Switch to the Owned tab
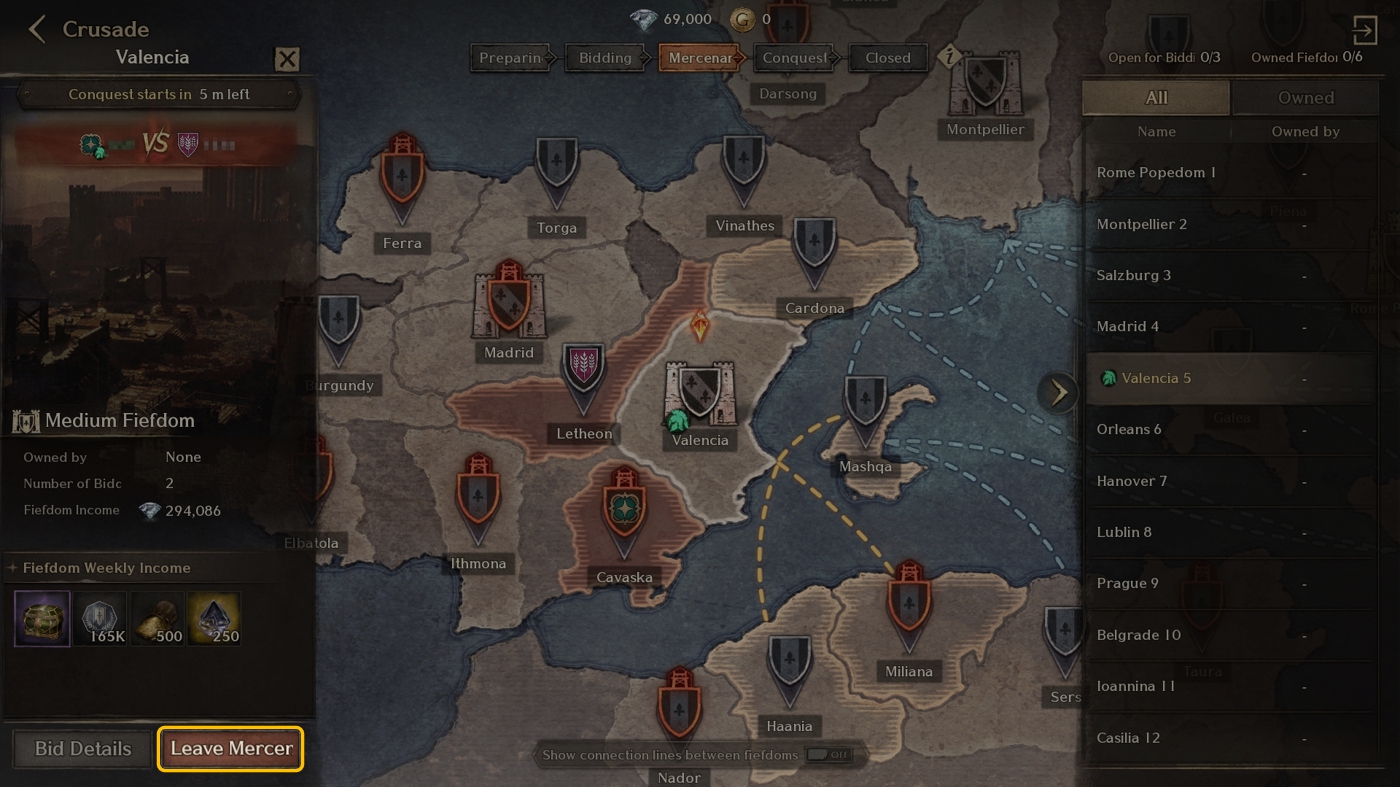Image resolution: width=1400 pixels, height=787 pixels. pos(1306,97)
